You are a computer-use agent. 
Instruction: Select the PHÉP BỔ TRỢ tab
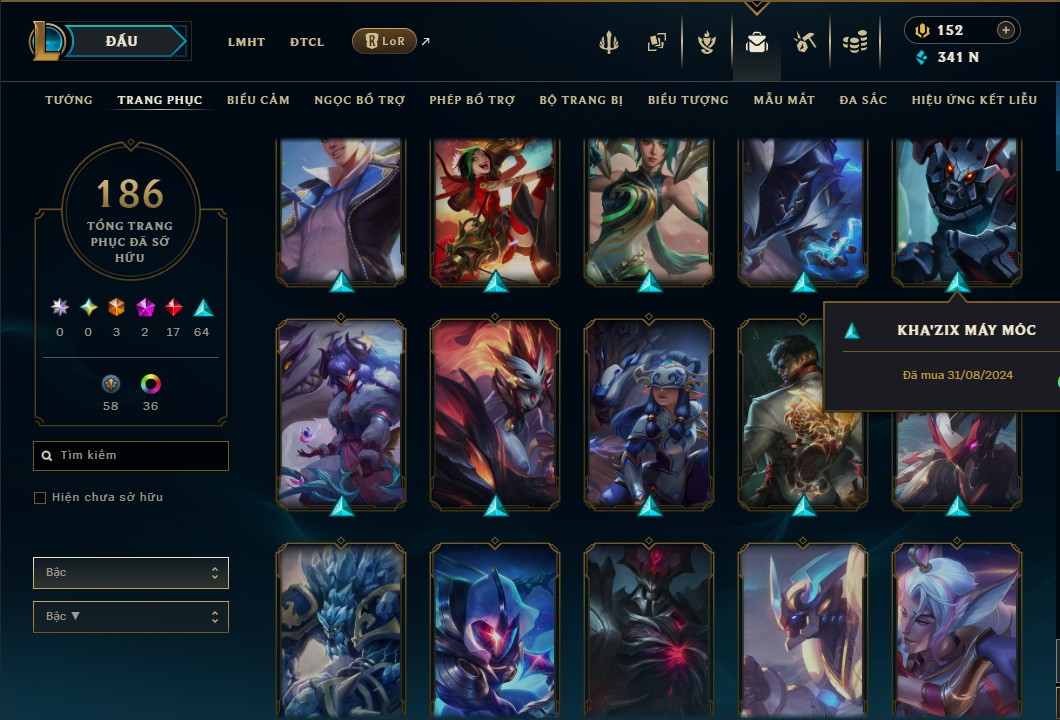[x=472, y=100]
